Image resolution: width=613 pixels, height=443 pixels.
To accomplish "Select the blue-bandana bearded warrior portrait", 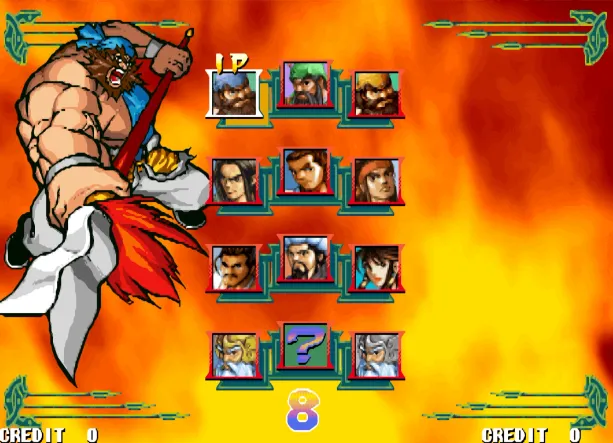I will (234, 94).
